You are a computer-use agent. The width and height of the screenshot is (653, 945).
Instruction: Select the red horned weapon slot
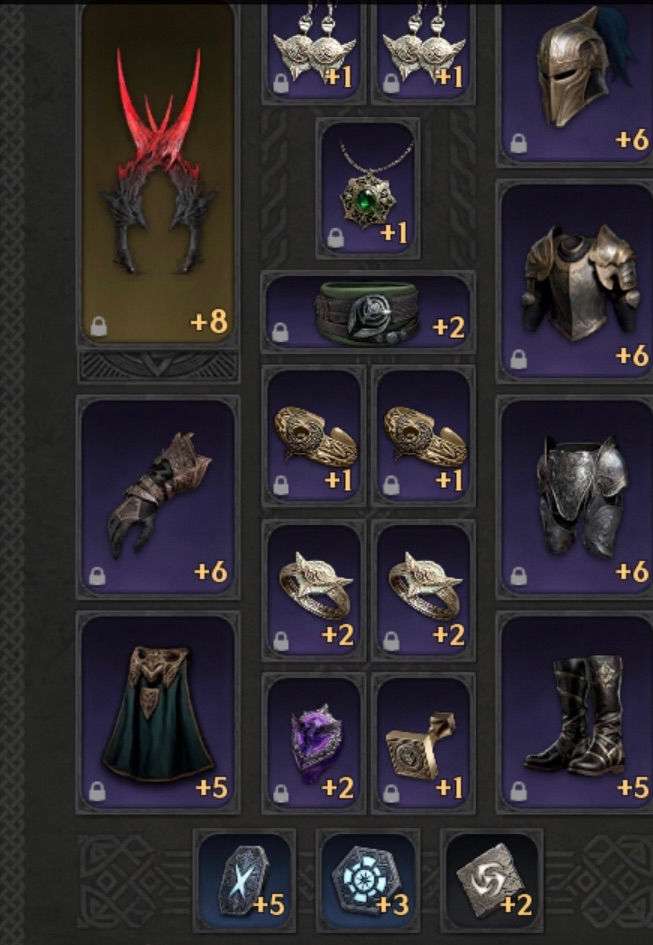tap(157, 175)
